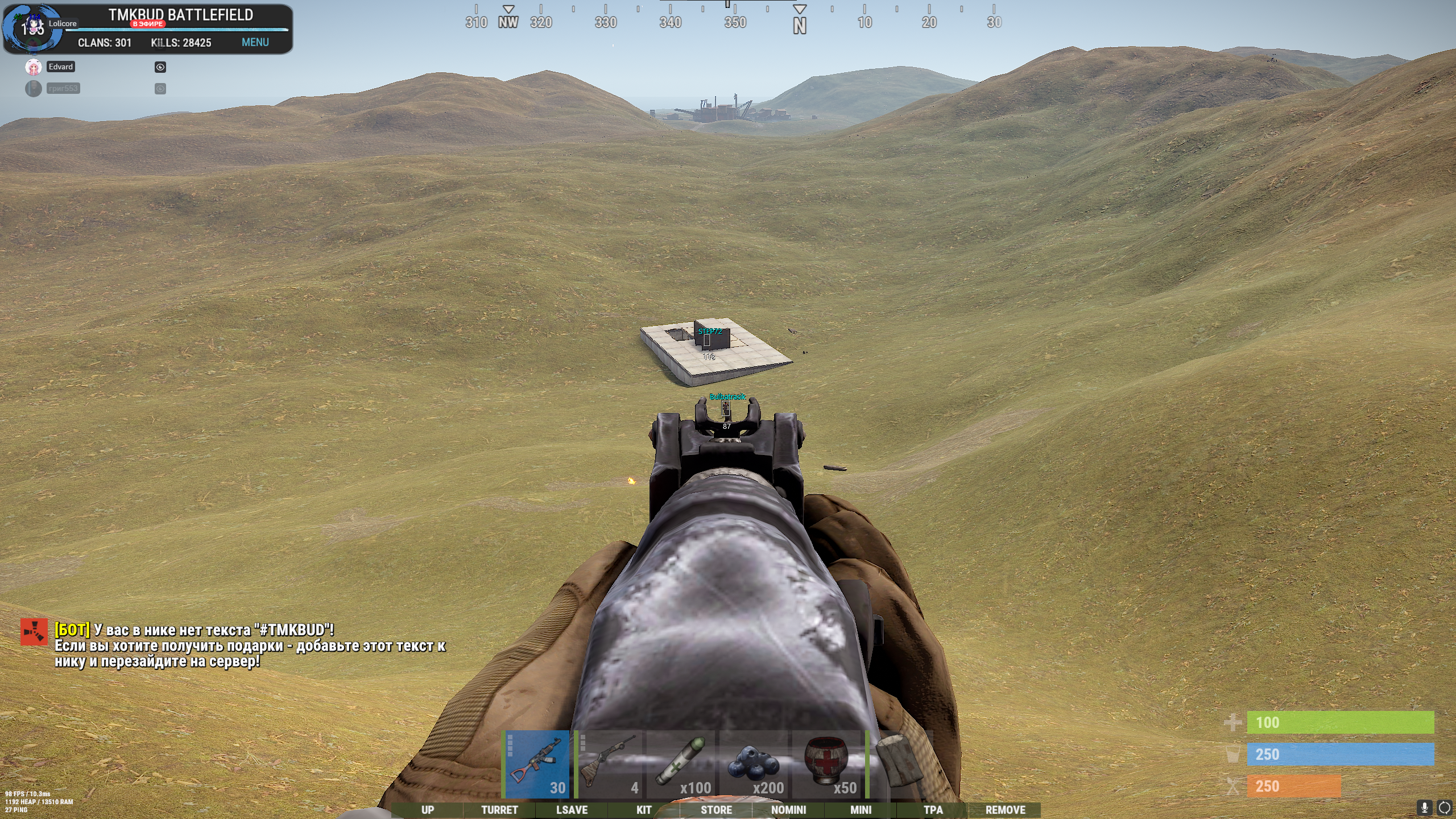Select the assault rifle hotbar slot
The height and width of the screenshot is (819, 1456).
point(536,764)
